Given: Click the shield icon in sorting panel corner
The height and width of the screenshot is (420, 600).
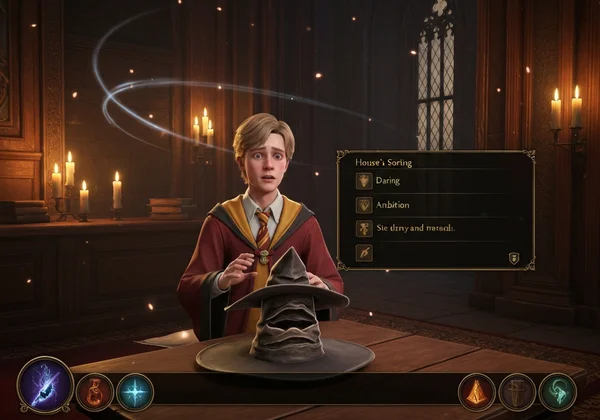Looking at the screenshot, I should click(514, 258).
